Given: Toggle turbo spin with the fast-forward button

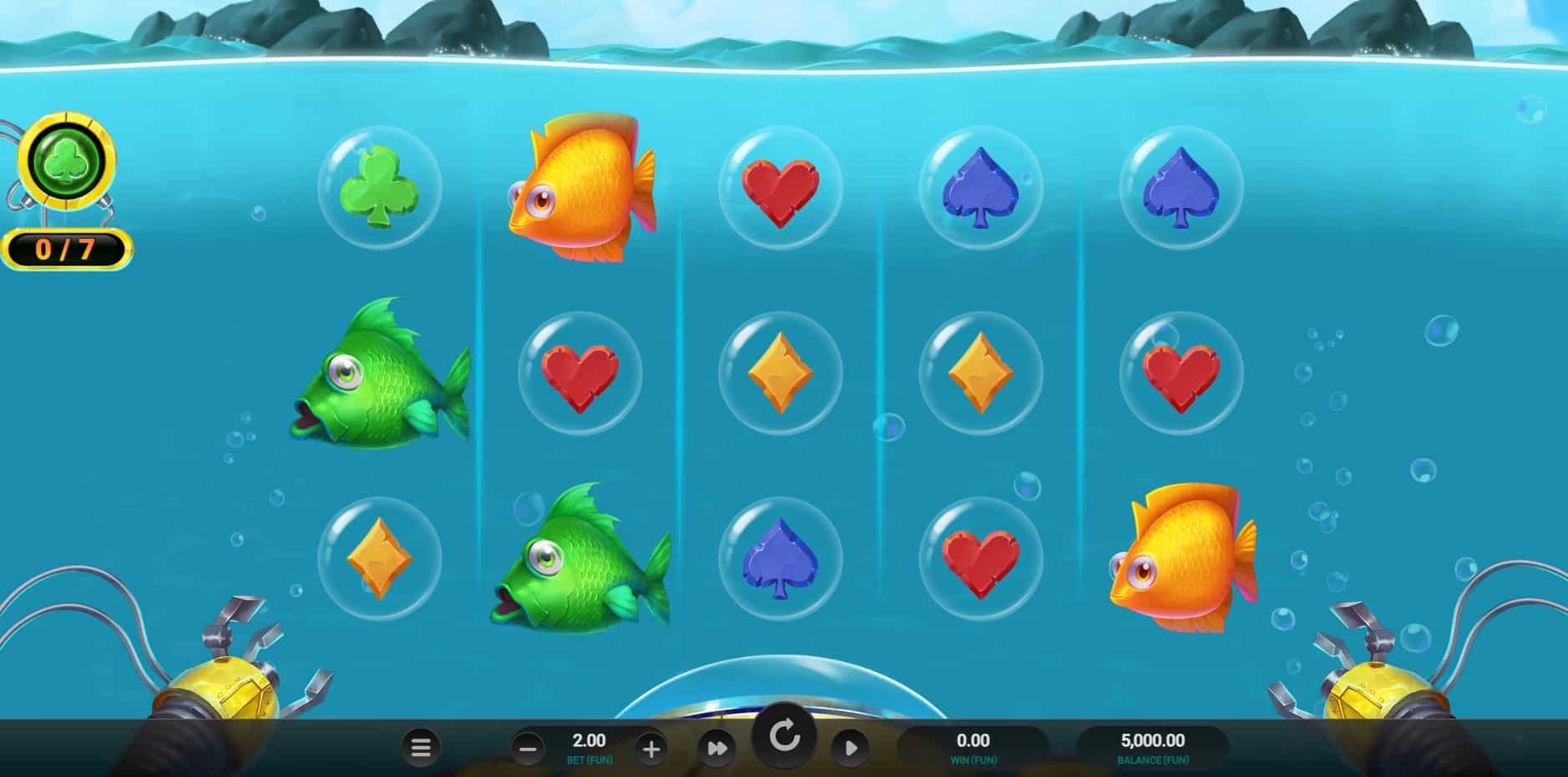Looking at the screenshot, I should point(717,749).
